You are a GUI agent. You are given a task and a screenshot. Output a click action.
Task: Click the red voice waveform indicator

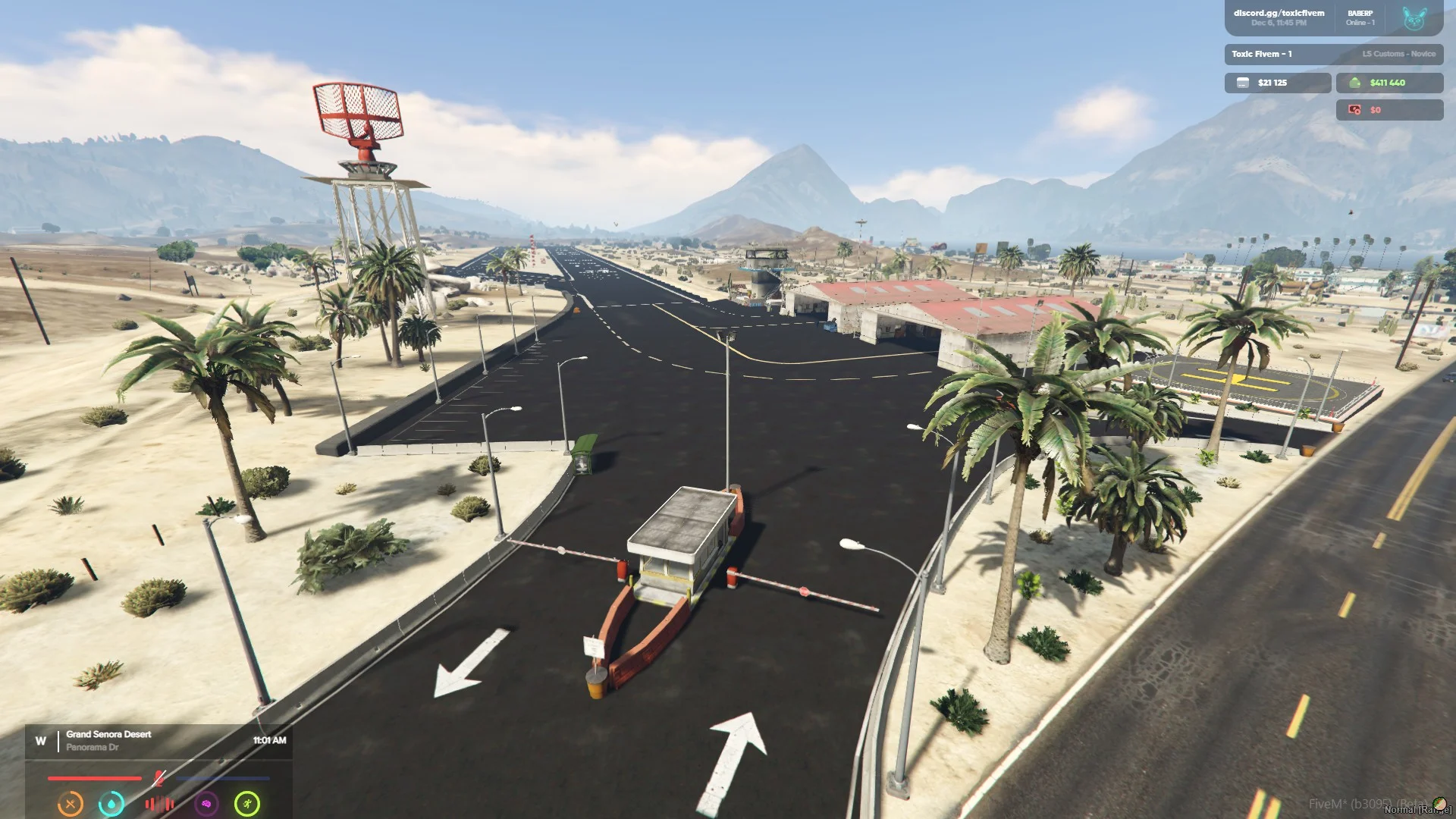coord(159,804)
